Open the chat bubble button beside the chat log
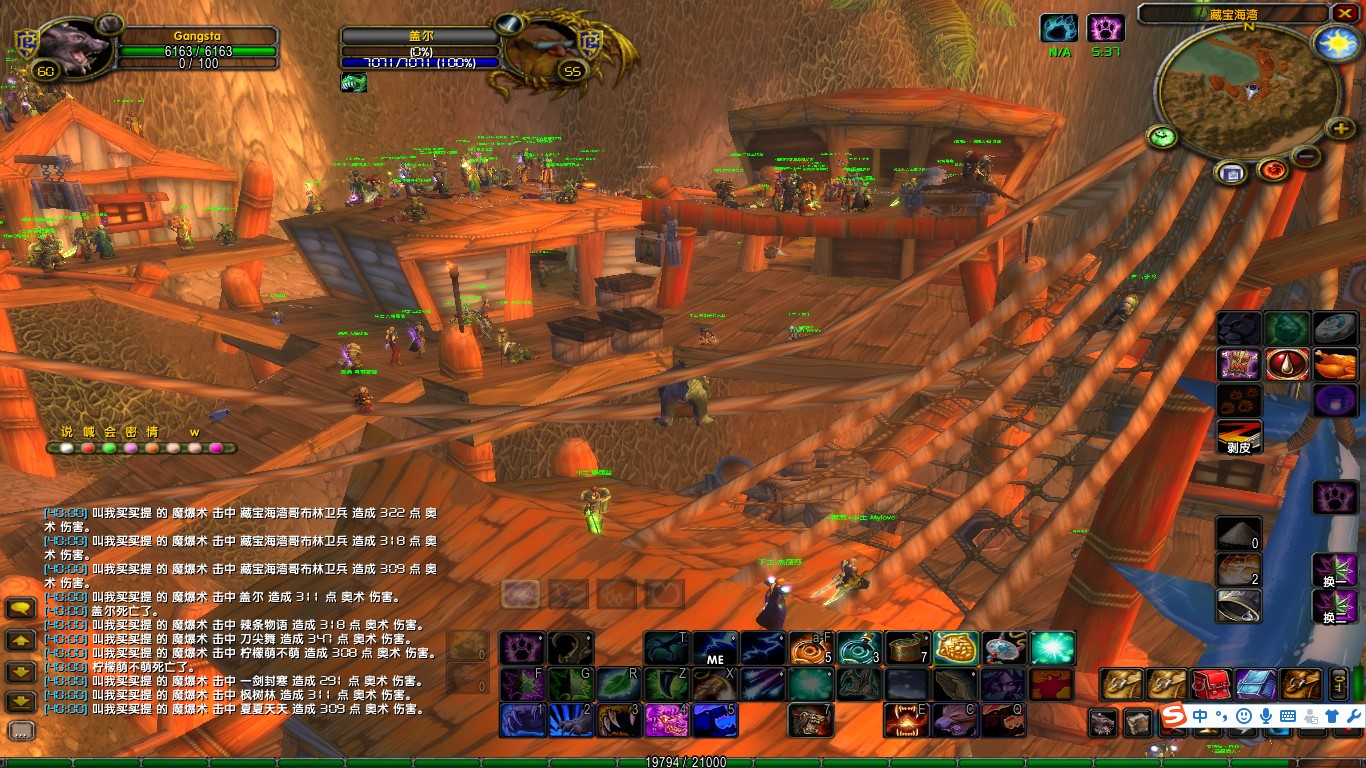 [22, 608]
